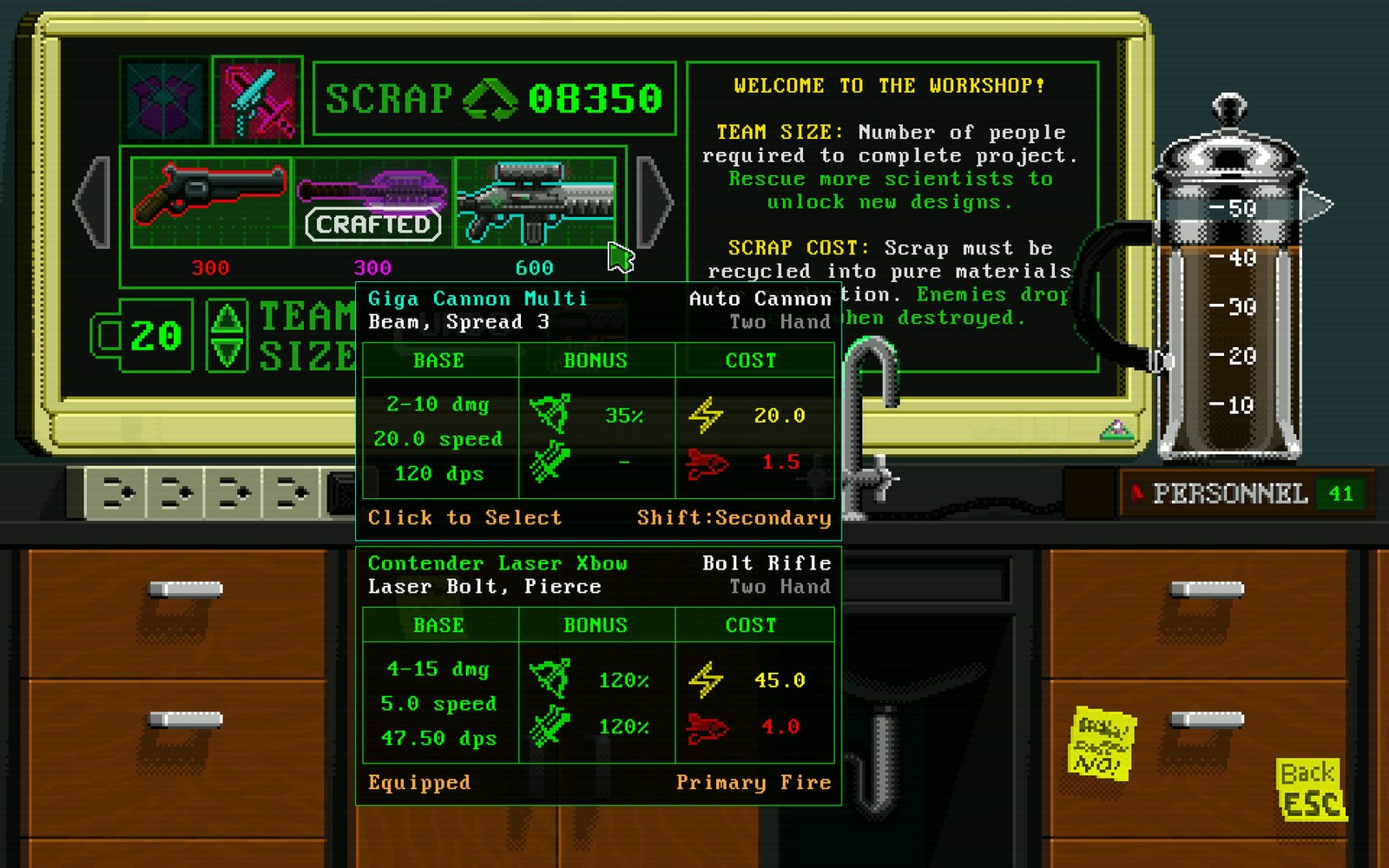The width and height of the screenshot is (1389, 868).
Task: Show previous weapon designs with left arrow
Action: tap(92, 201)
